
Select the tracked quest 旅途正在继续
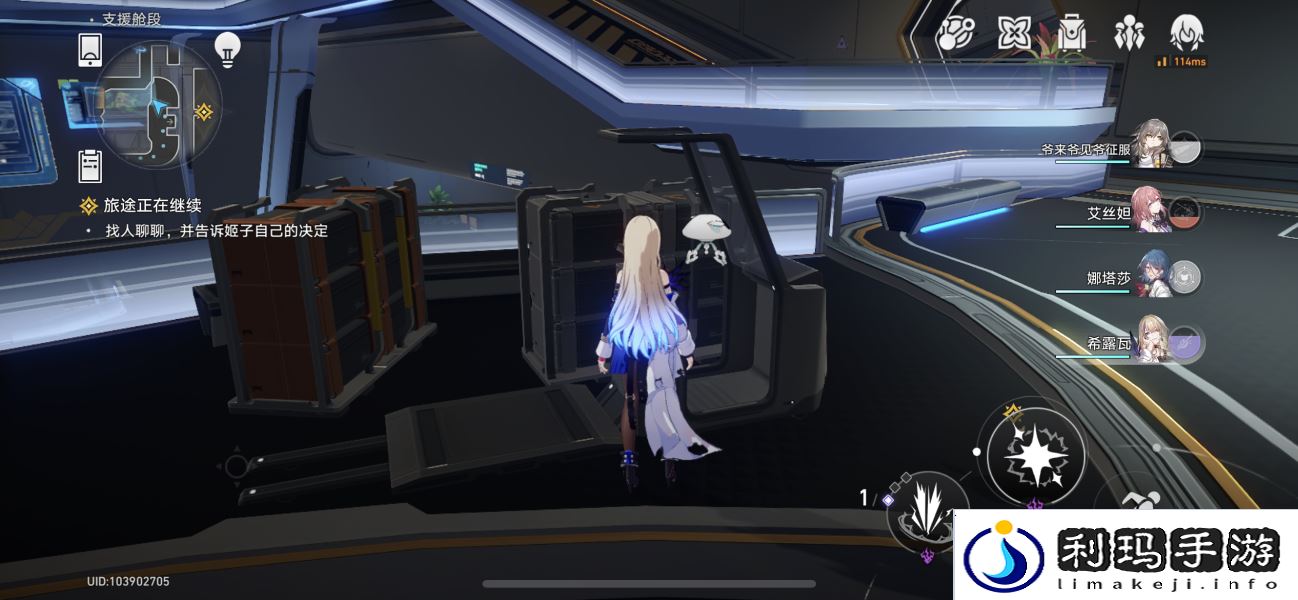point(153,206)
